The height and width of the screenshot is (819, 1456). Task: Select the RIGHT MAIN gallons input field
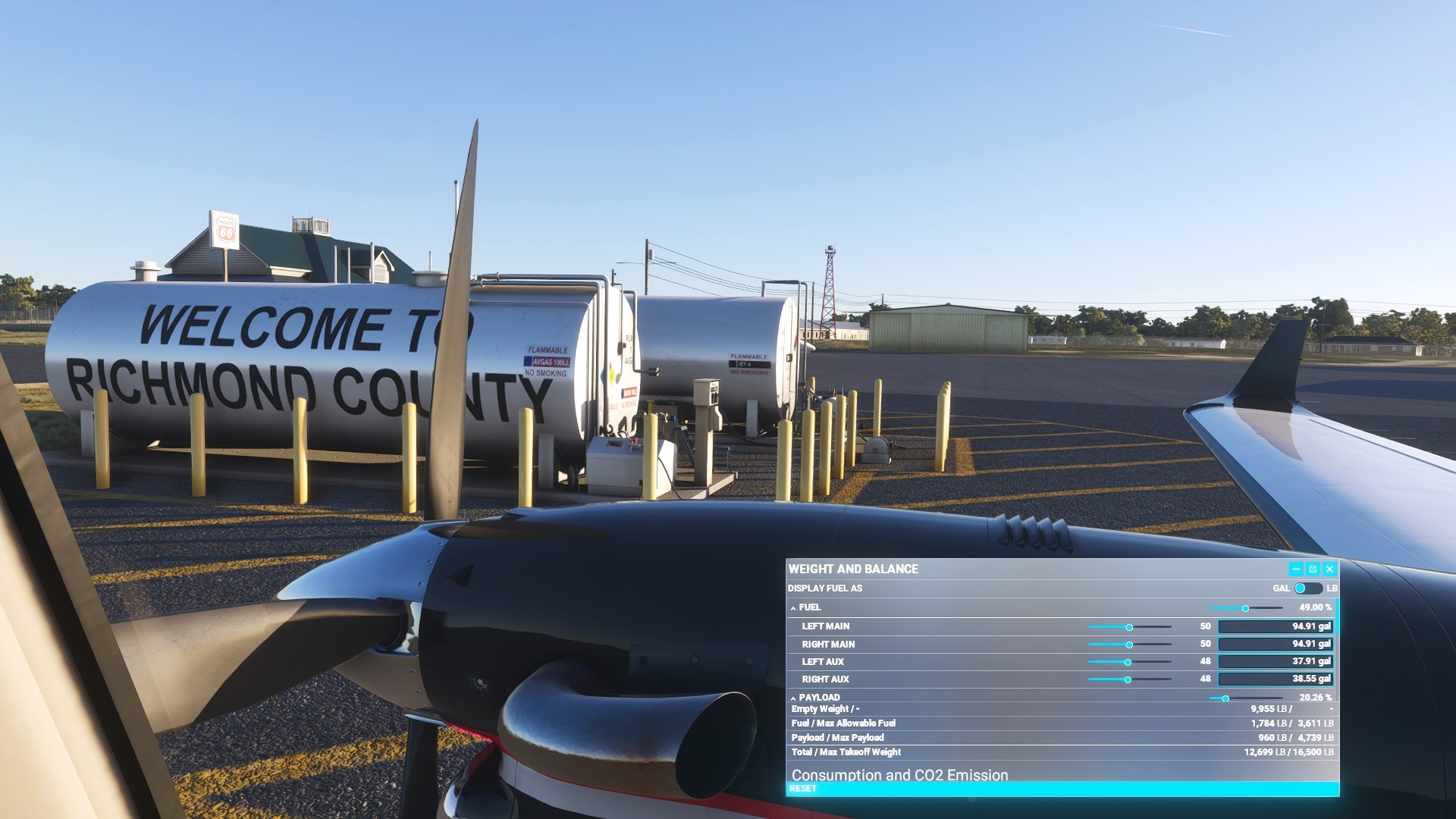tap(1276, 644)
